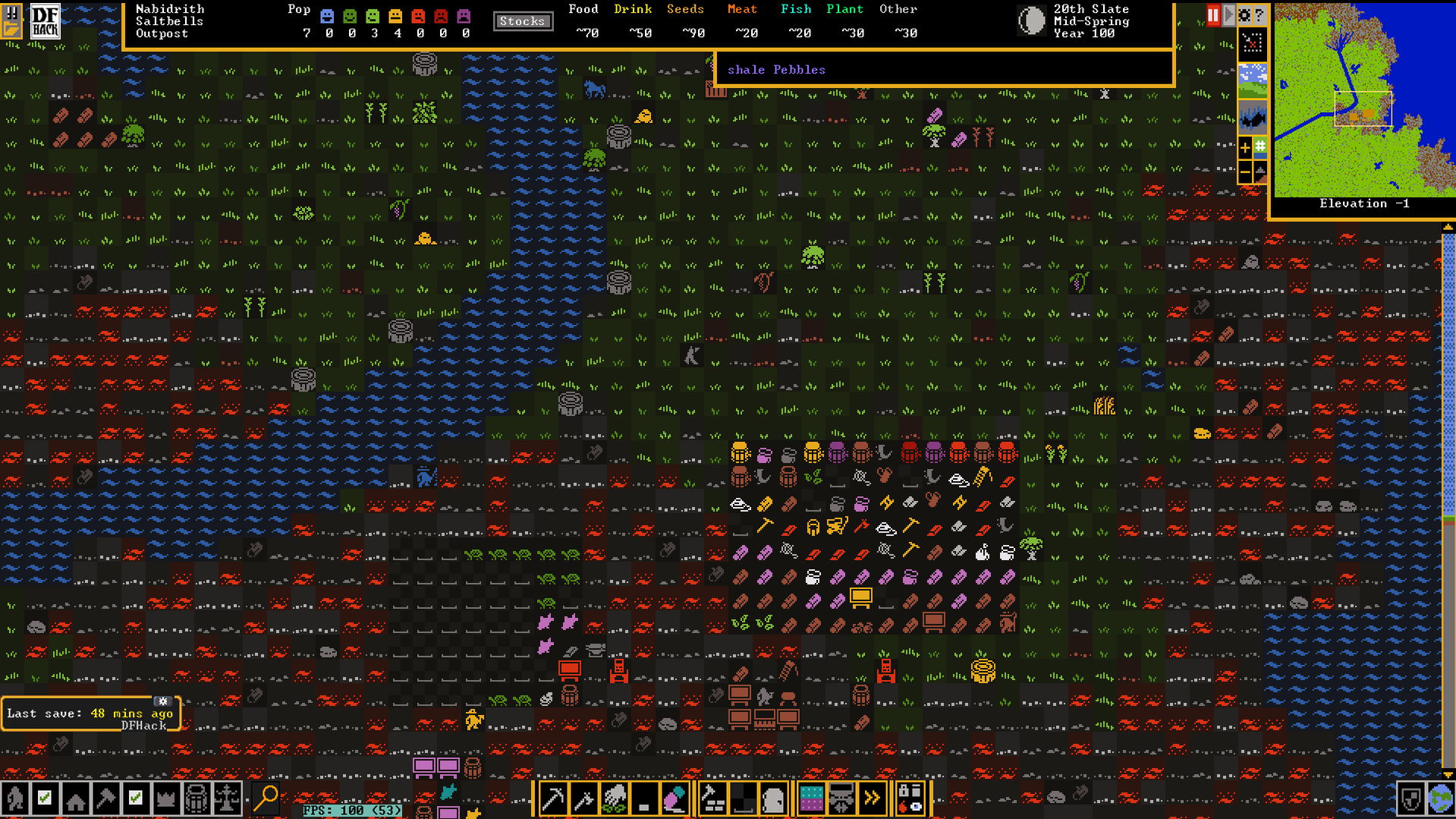This screenshot has width=1456, height=819.
Task: Open the hammer work orders menu
Action: click(105, 799)
